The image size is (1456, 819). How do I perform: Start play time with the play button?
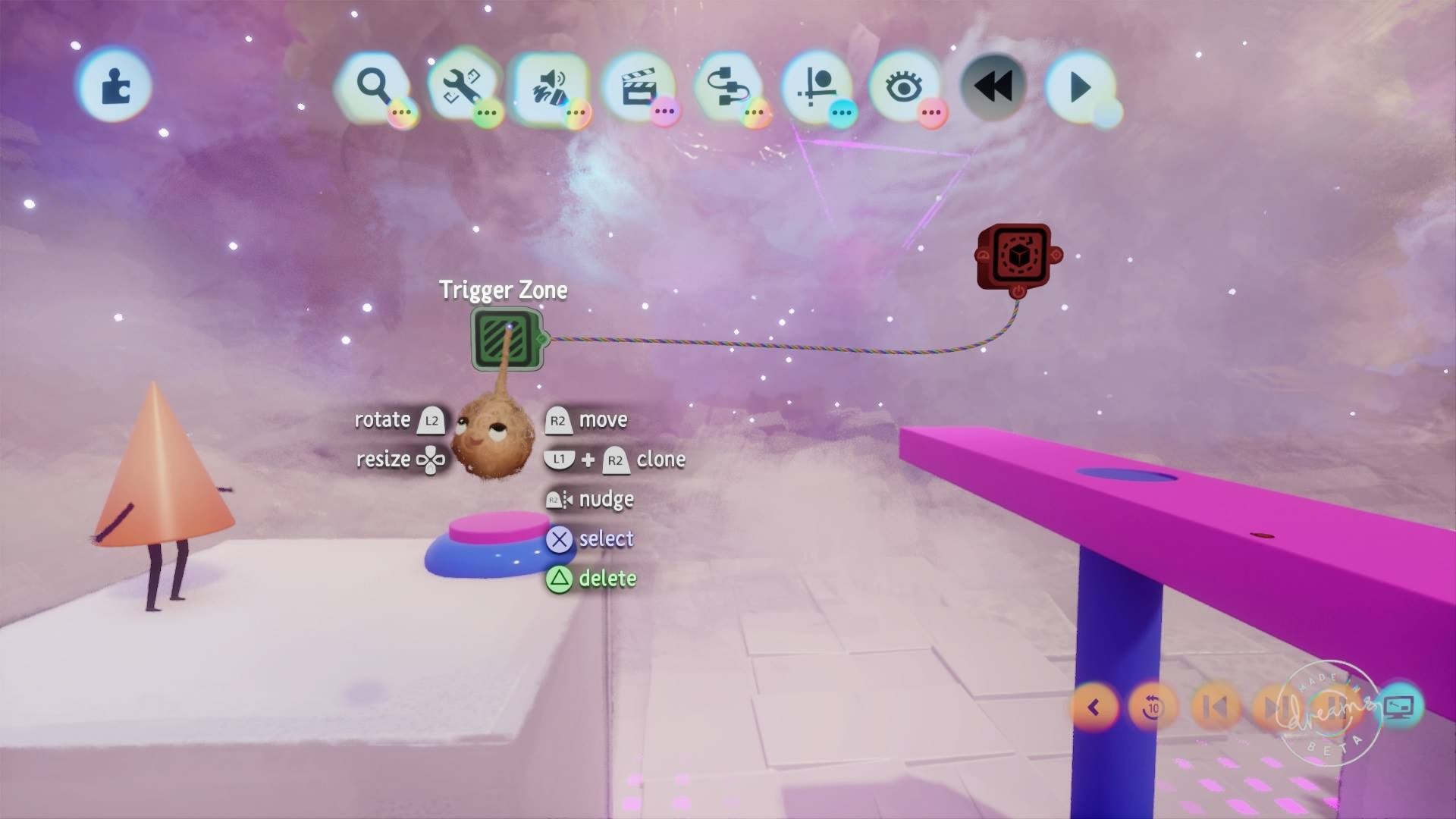(x=1080, y=86)
